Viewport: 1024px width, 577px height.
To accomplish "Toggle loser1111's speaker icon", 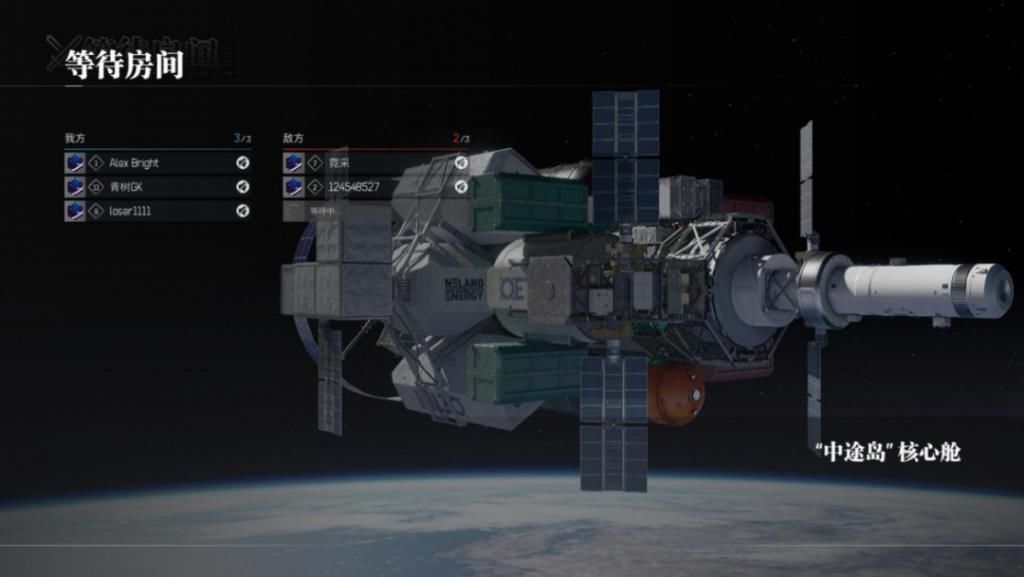I will click(x=242, y=211).
